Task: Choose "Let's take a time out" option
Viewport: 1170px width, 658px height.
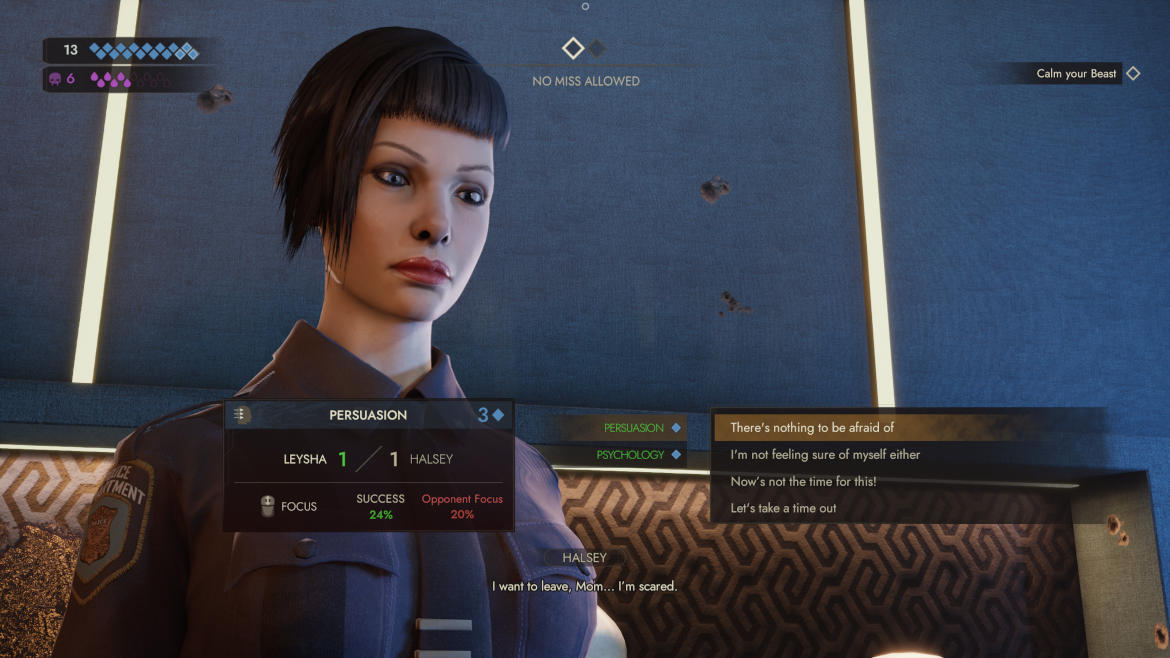Action: click(x=783, y=509)
